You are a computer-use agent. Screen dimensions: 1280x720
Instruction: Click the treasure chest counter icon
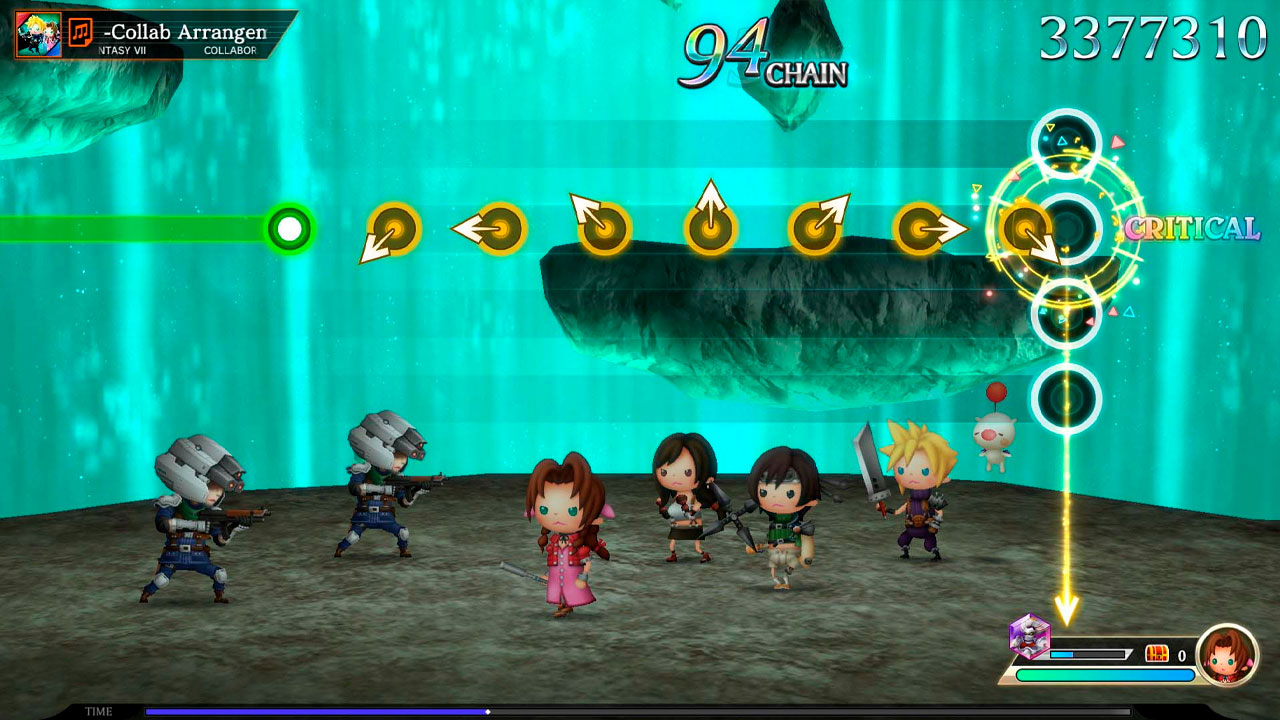coord(1157,654)
